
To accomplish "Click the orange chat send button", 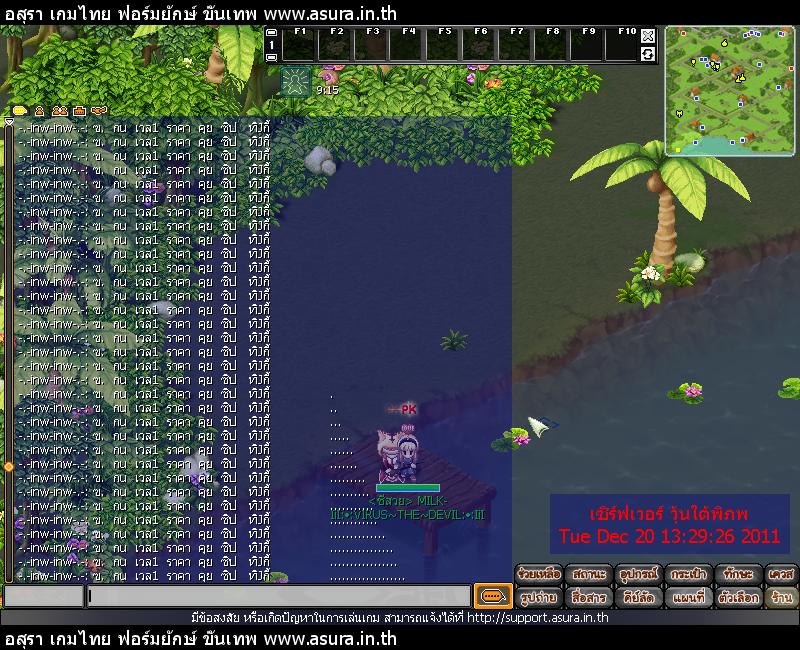I will click(x=492, y=597).
